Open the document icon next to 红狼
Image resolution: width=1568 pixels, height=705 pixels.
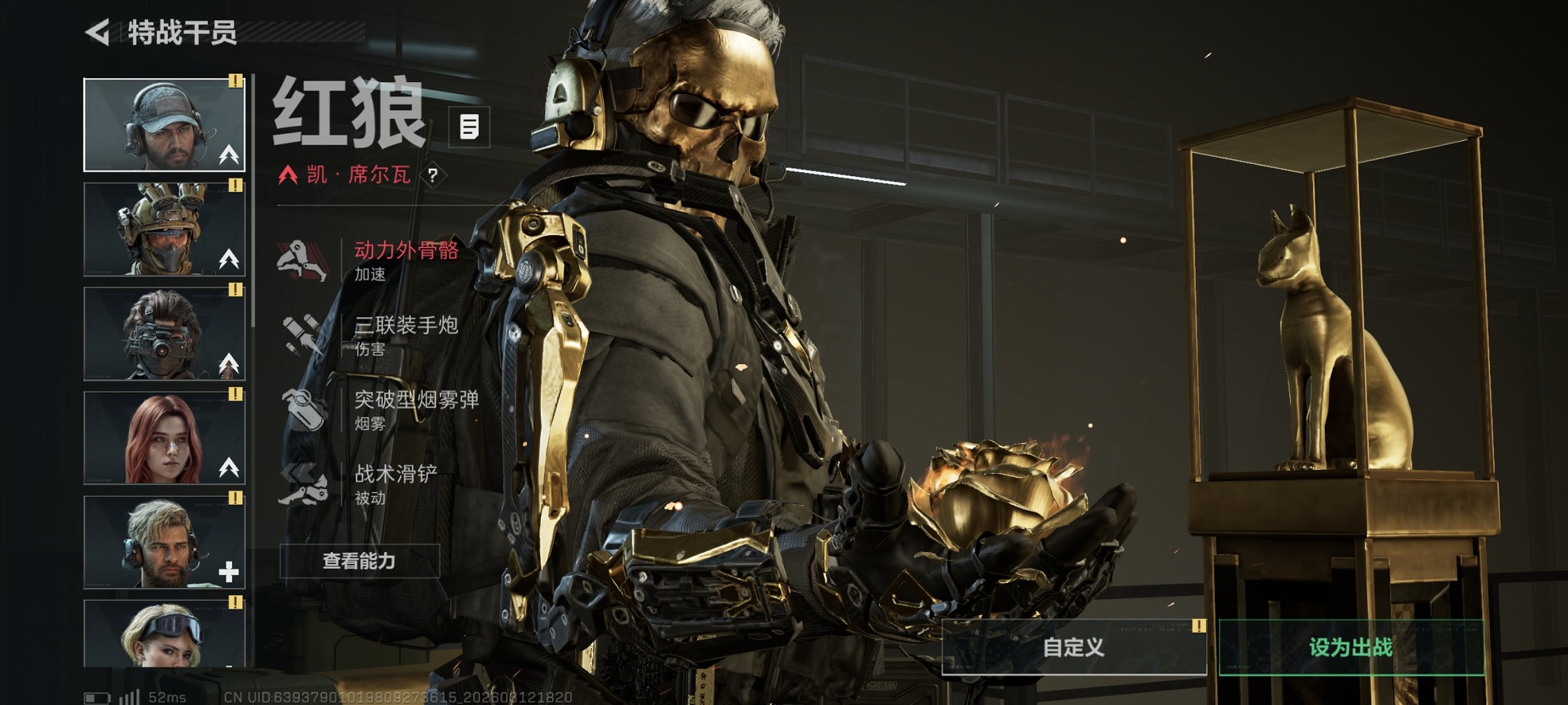(x=469, y=127)
